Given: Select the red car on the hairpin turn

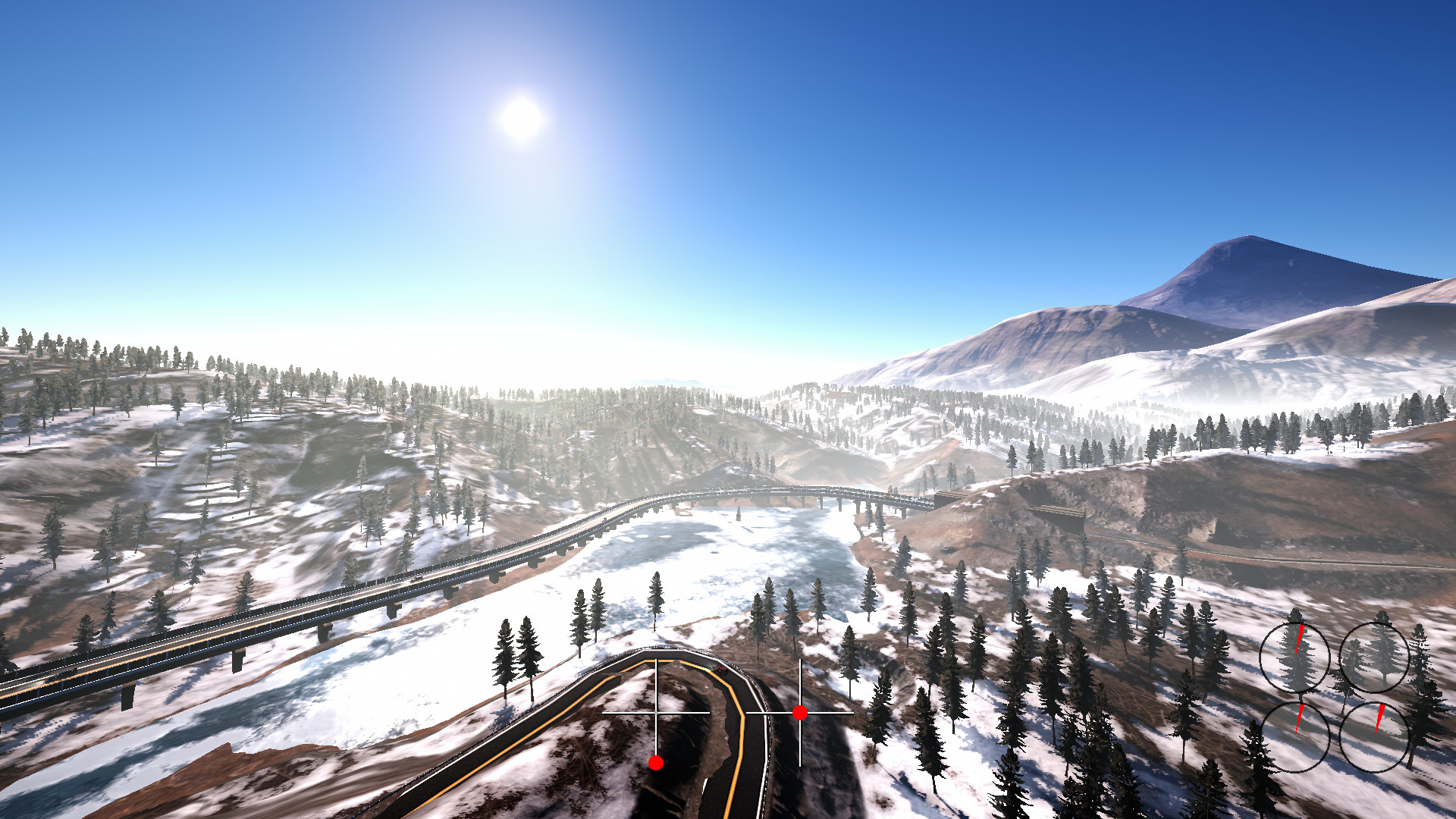Looking at the screenshot, I should [x=721, y=669].
